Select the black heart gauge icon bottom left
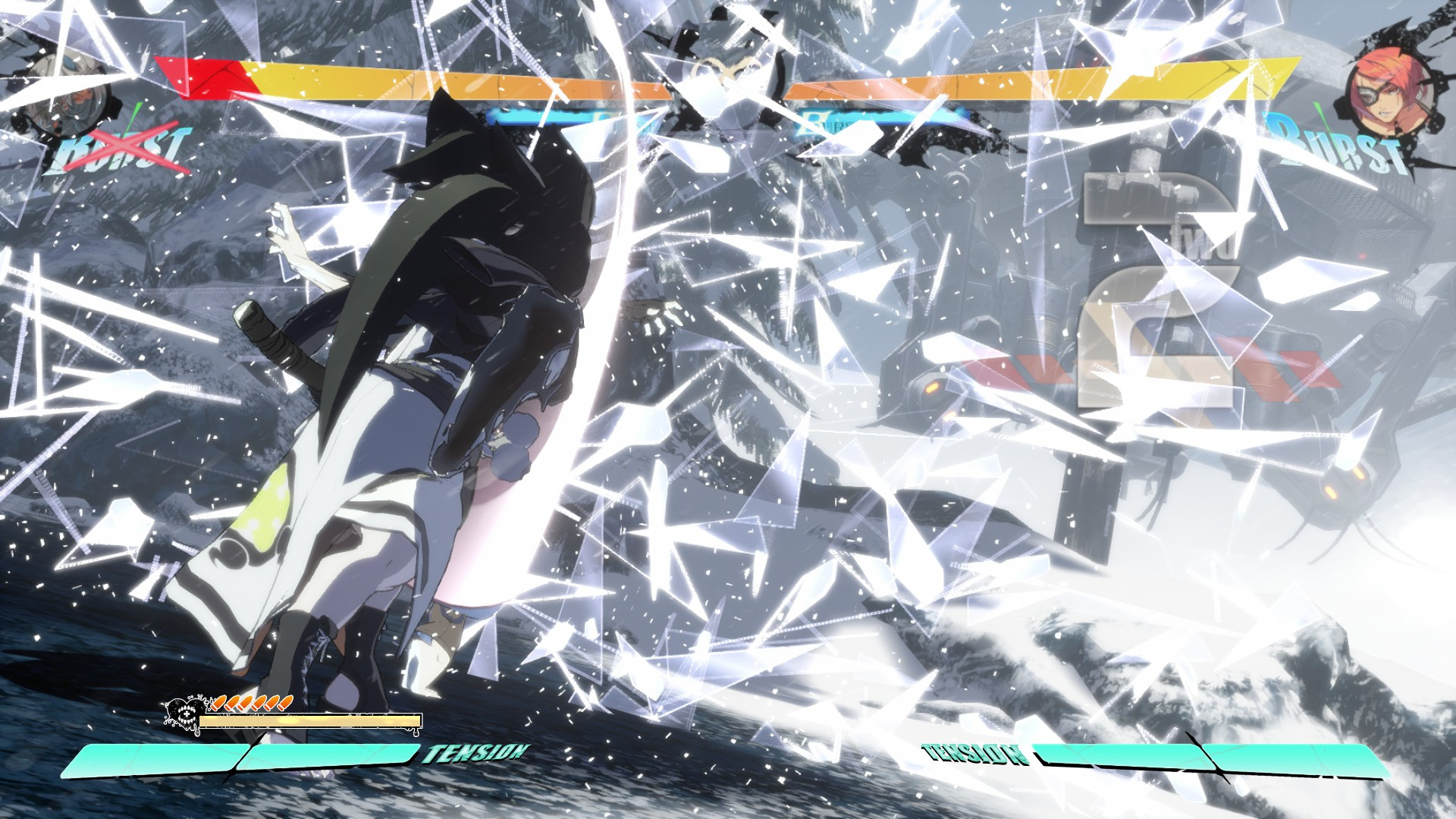 point(184,714)
